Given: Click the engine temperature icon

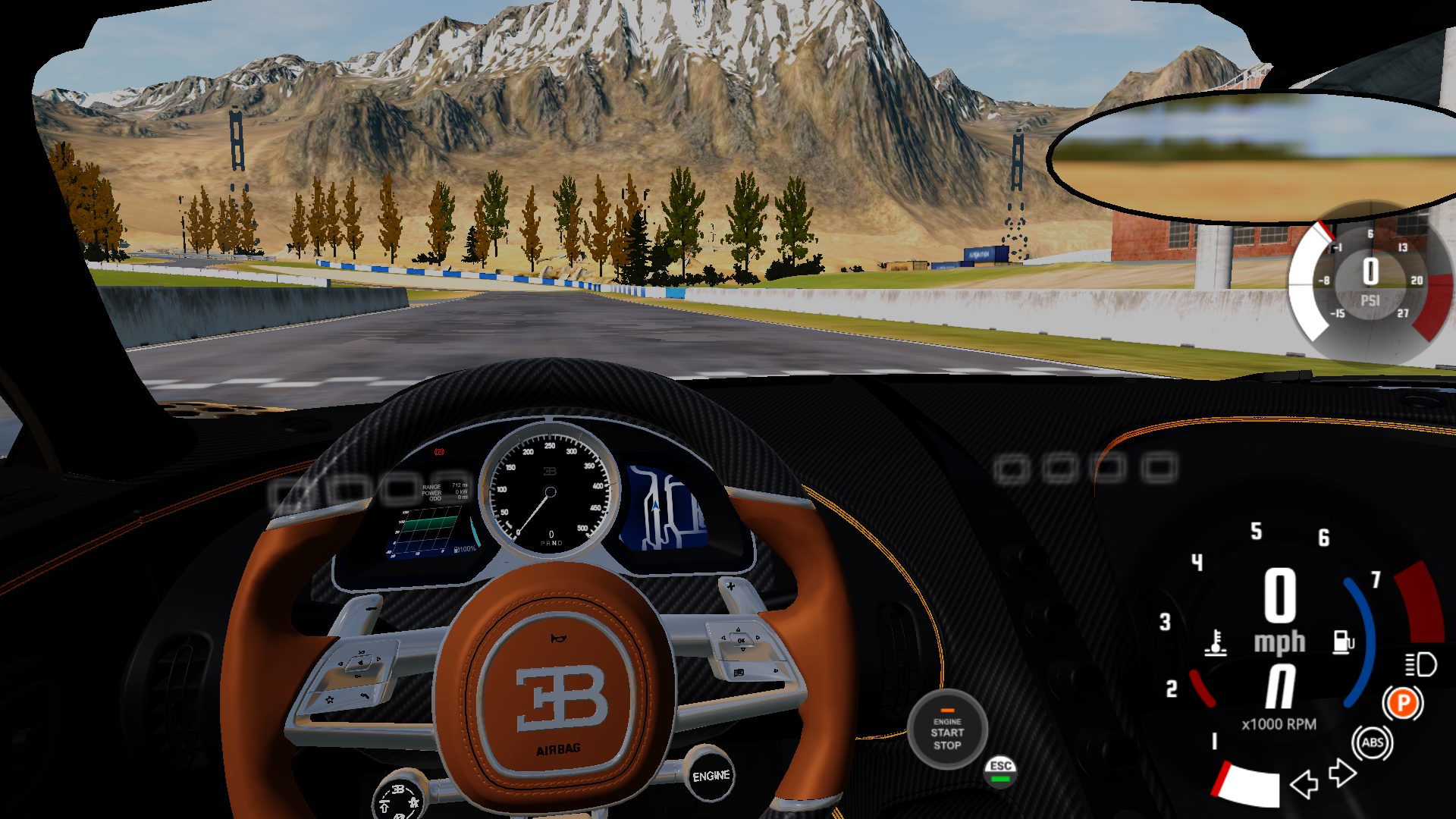Looking at the screenshot, I should pyautogui.click(x=1216, y=642).
